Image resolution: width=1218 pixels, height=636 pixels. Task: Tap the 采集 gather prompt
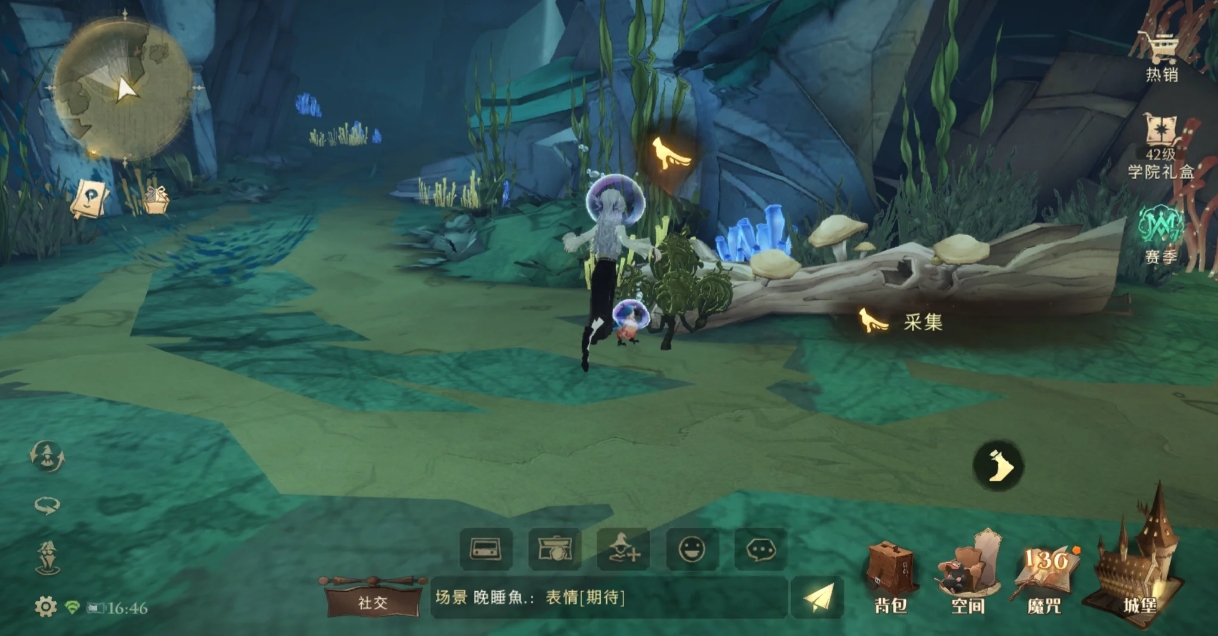tap(902, 322)
